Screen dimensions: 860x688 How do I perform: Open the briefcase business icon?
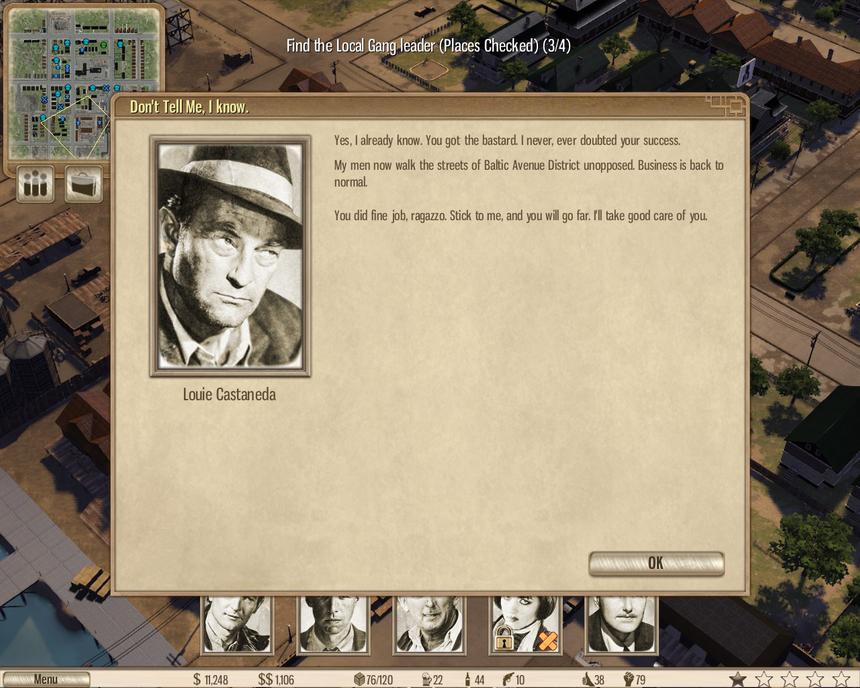(x=84, y=184)
